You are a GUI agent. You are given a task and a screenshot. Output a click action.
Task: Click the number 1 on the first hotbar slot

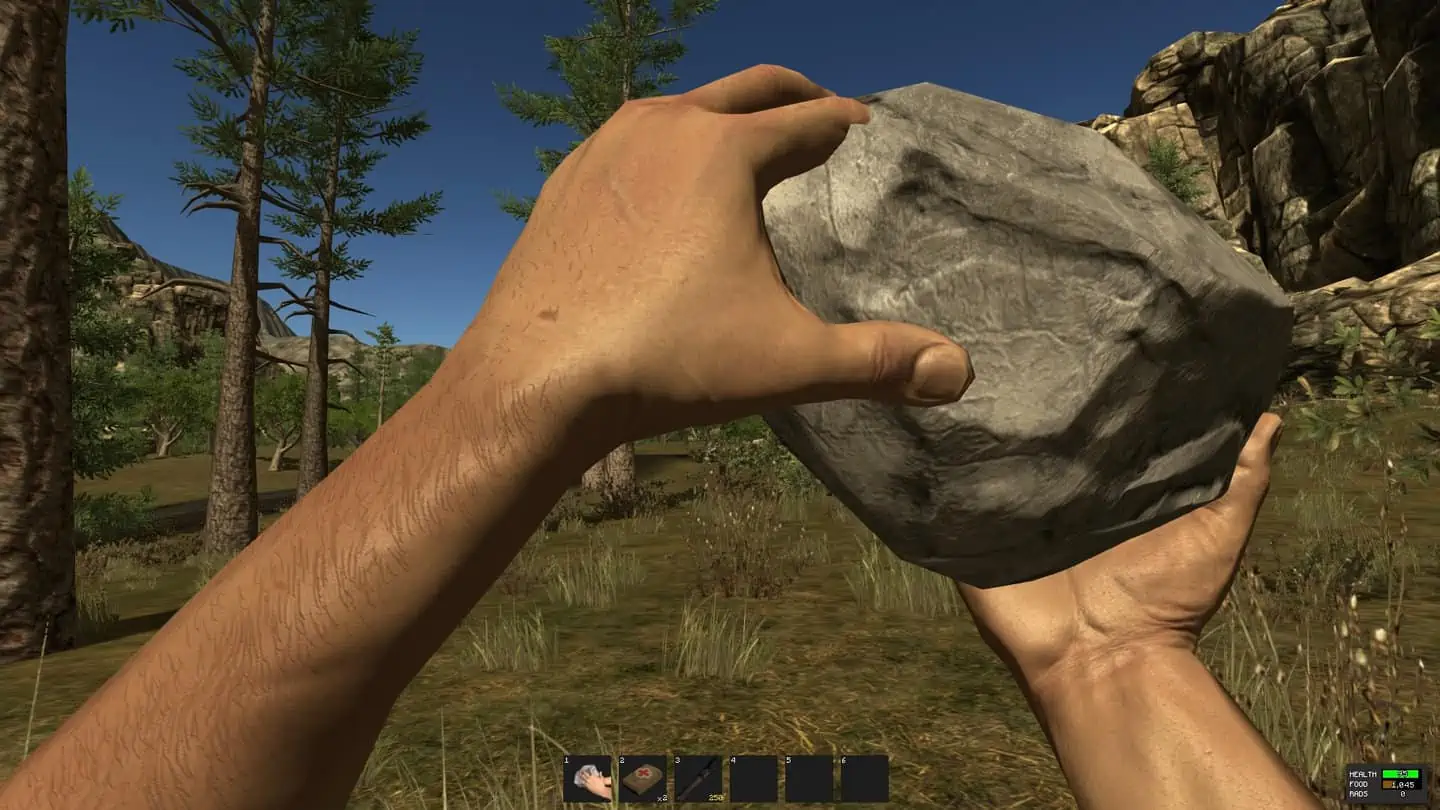point(565,760)
